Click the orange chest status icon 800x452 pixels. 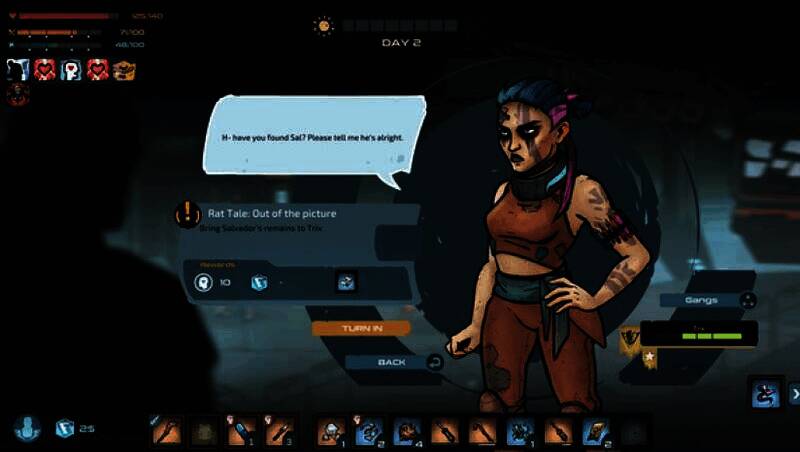(124, 70)
